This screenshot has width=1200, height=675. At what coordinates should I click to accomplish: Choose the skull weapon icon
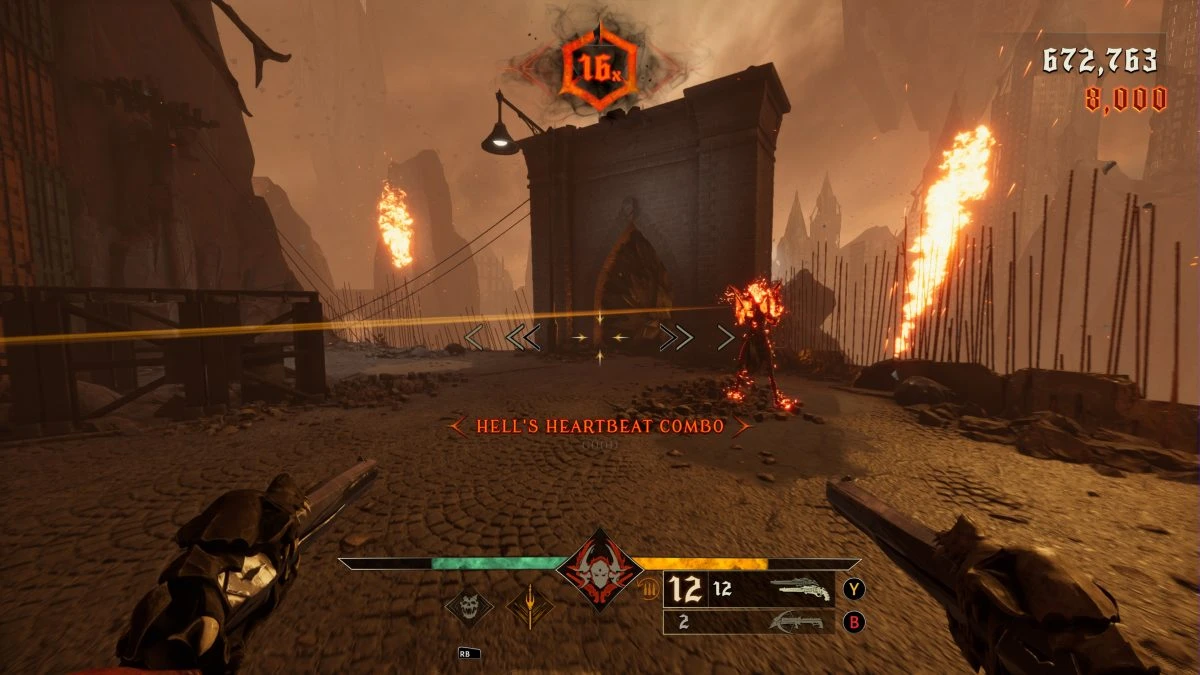[470, 605]
